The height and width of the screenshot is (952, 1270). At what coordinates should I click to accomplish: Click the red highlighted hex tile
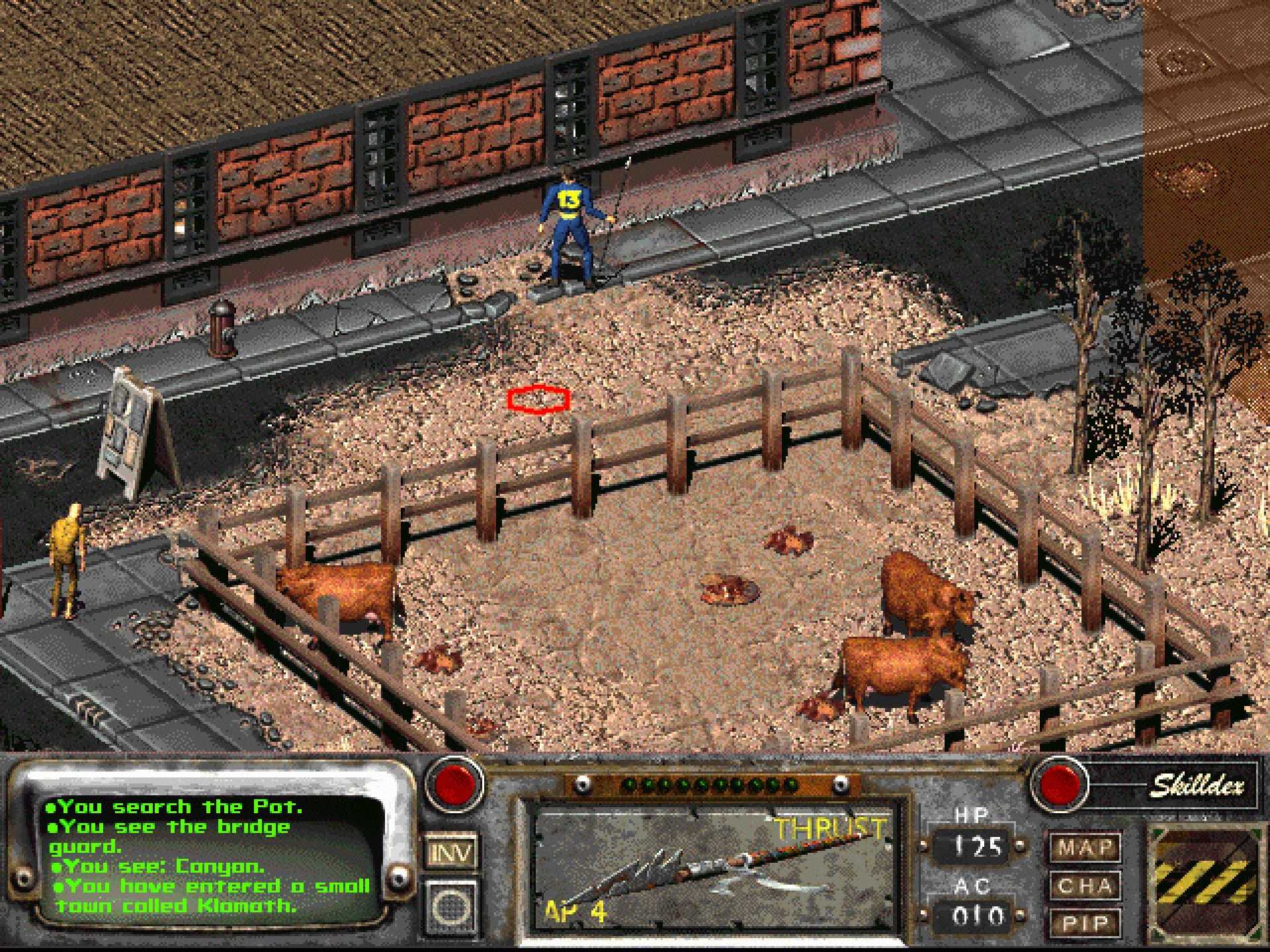539,399
